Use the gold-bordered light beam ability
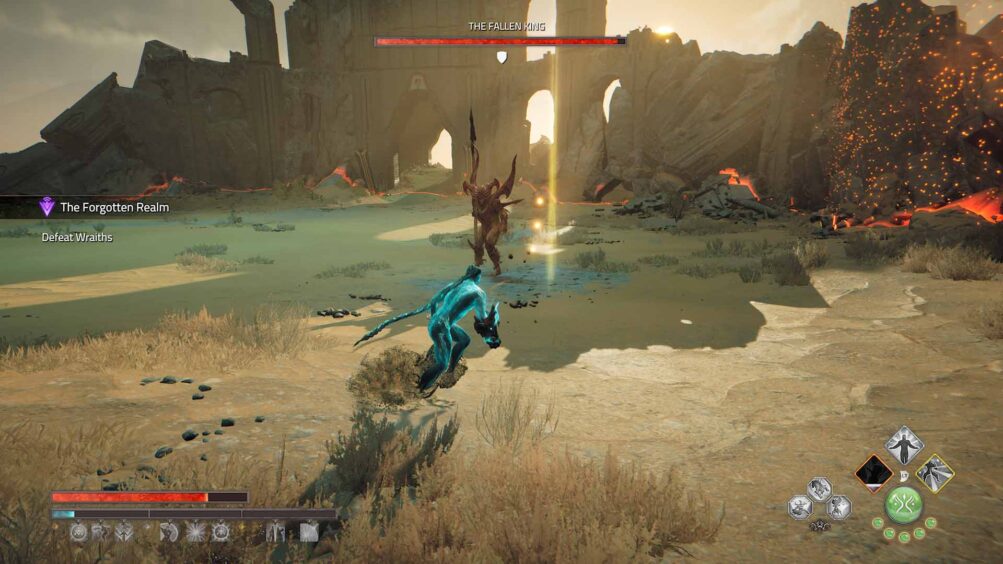Screen dimensions: 1003x564 (935, 473)
